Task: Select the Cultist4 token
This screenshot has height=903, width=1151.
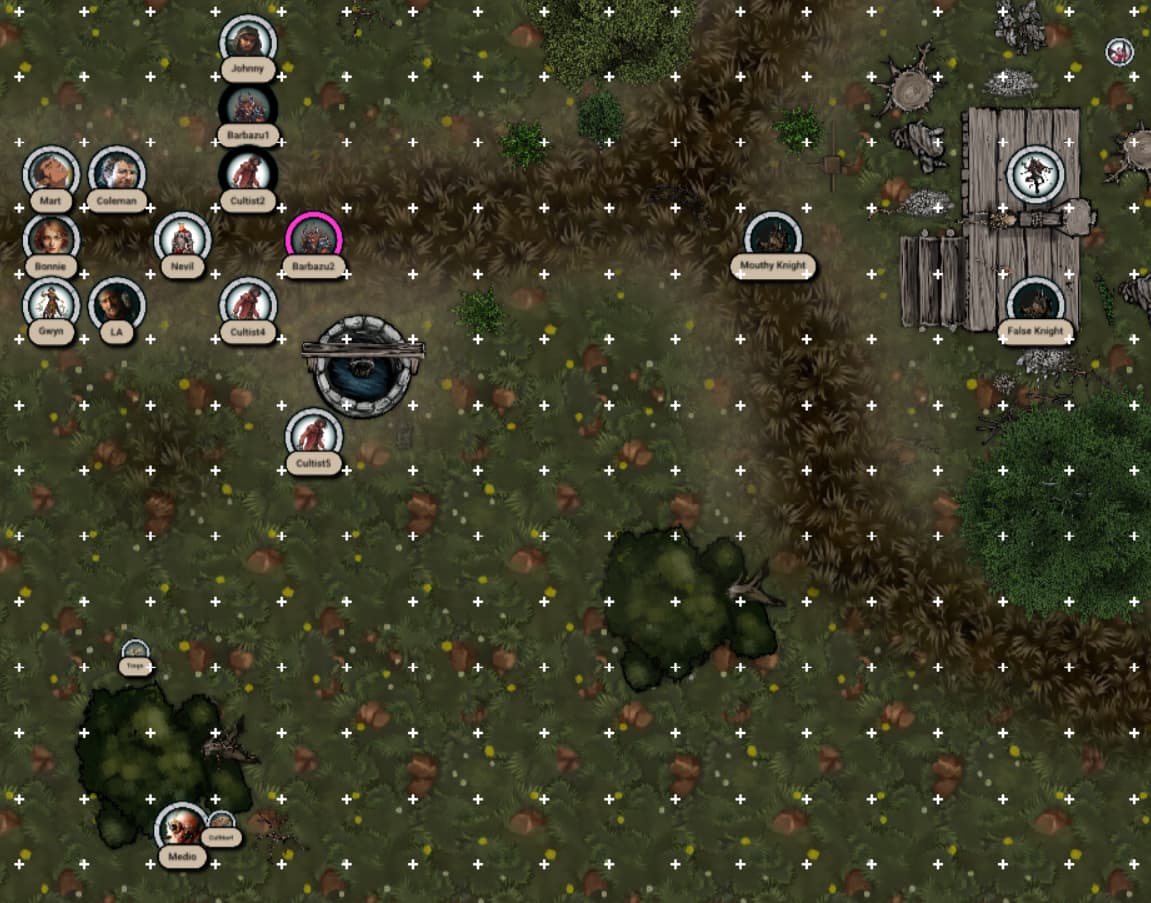Action: pos(248,304)
